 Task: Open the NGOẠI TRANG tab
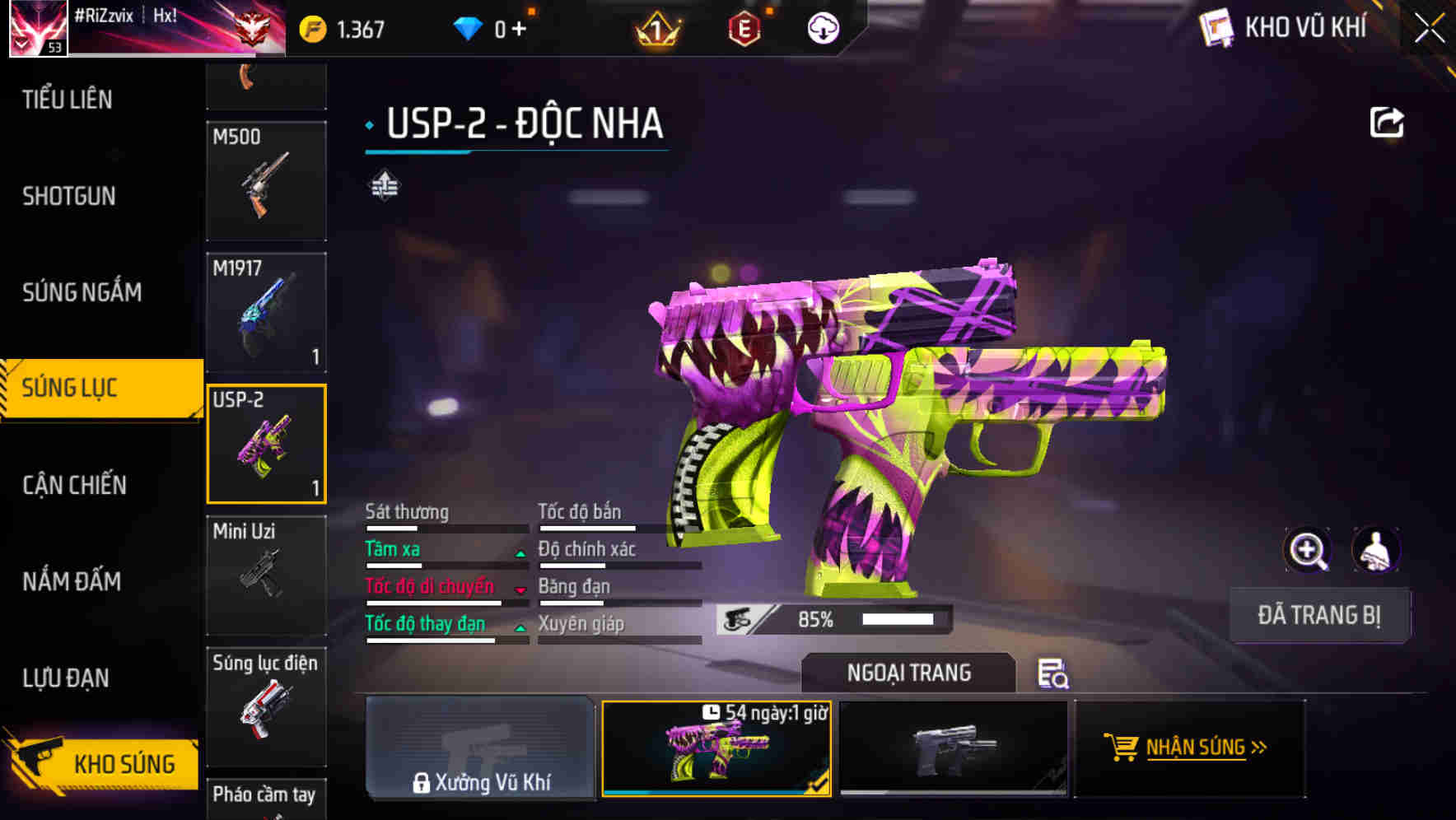910,672
